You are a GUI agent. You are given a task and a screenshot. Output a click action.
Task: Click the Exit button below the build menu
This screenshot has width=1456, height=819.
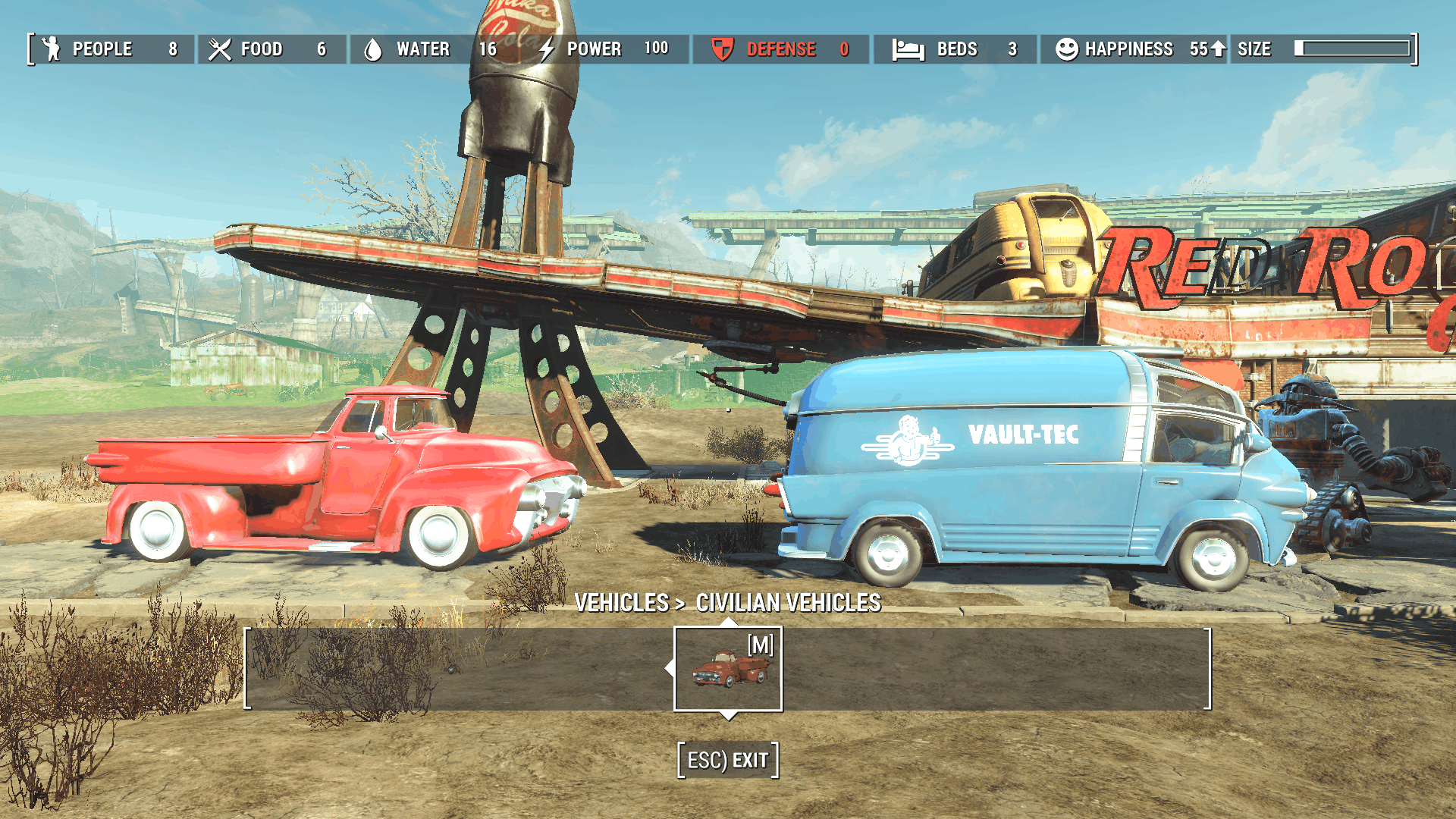pyautogui.click(x=728, y=760)
